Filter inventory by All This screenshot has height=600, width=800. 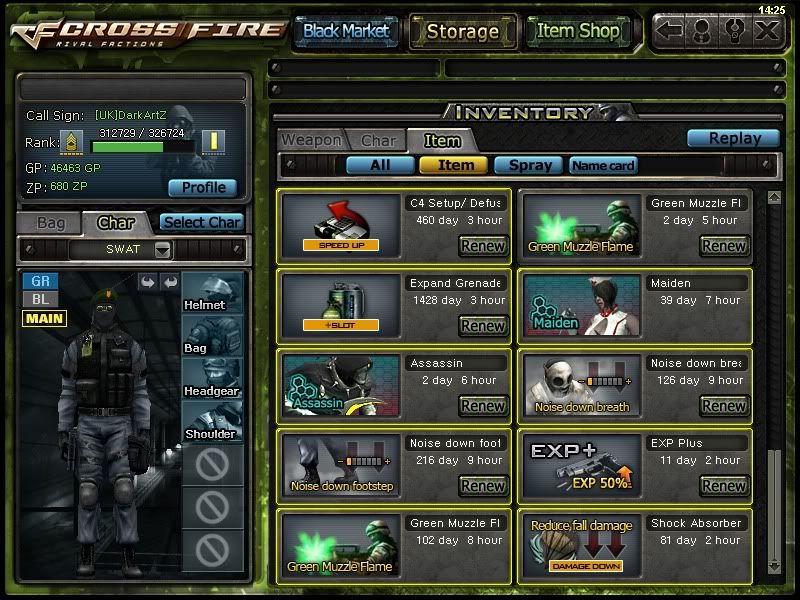(380, 165)
